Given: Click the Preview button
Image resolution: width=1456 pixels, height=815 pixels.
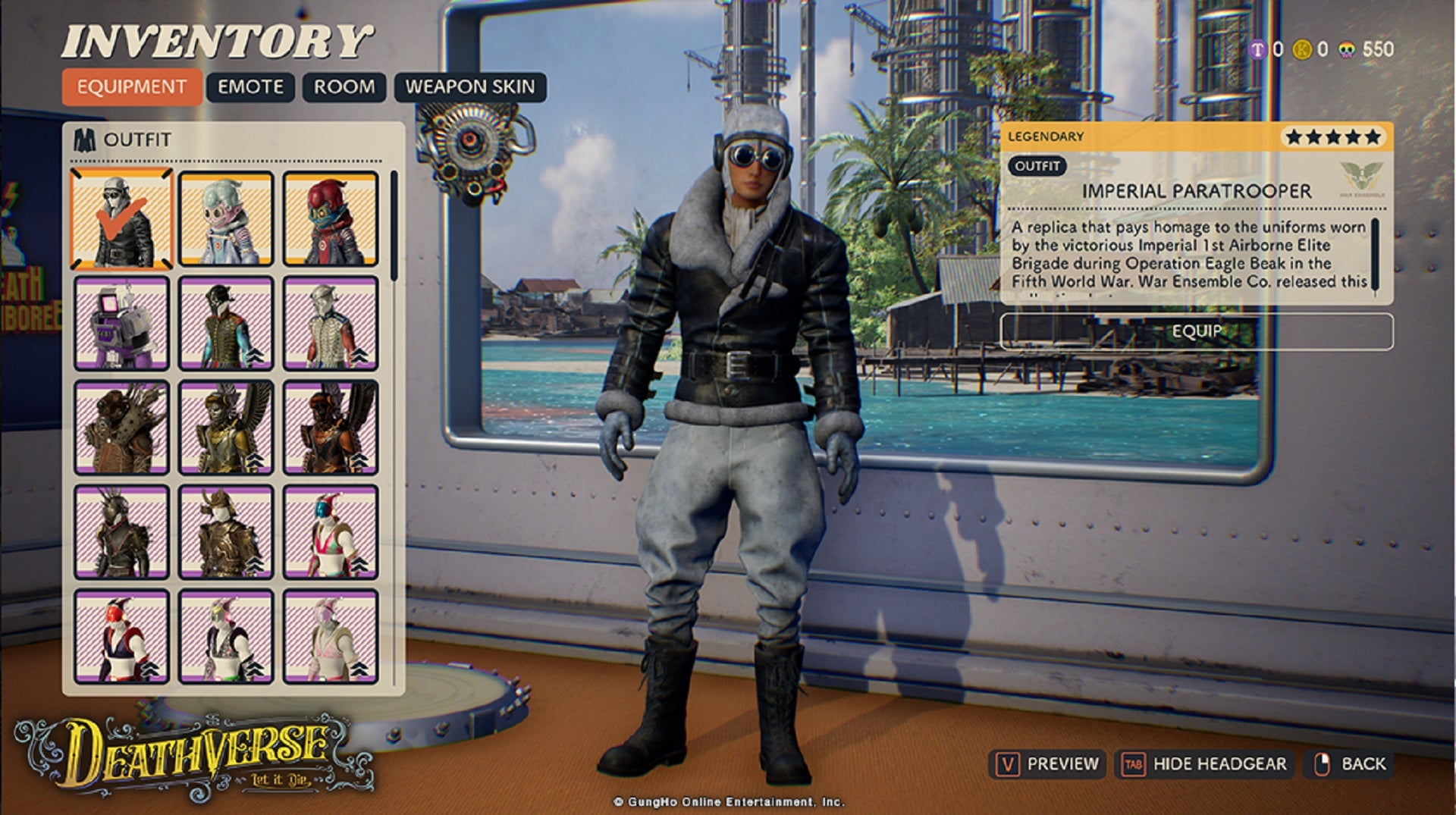Looking at the screenshot, I should coord(1046,763).
